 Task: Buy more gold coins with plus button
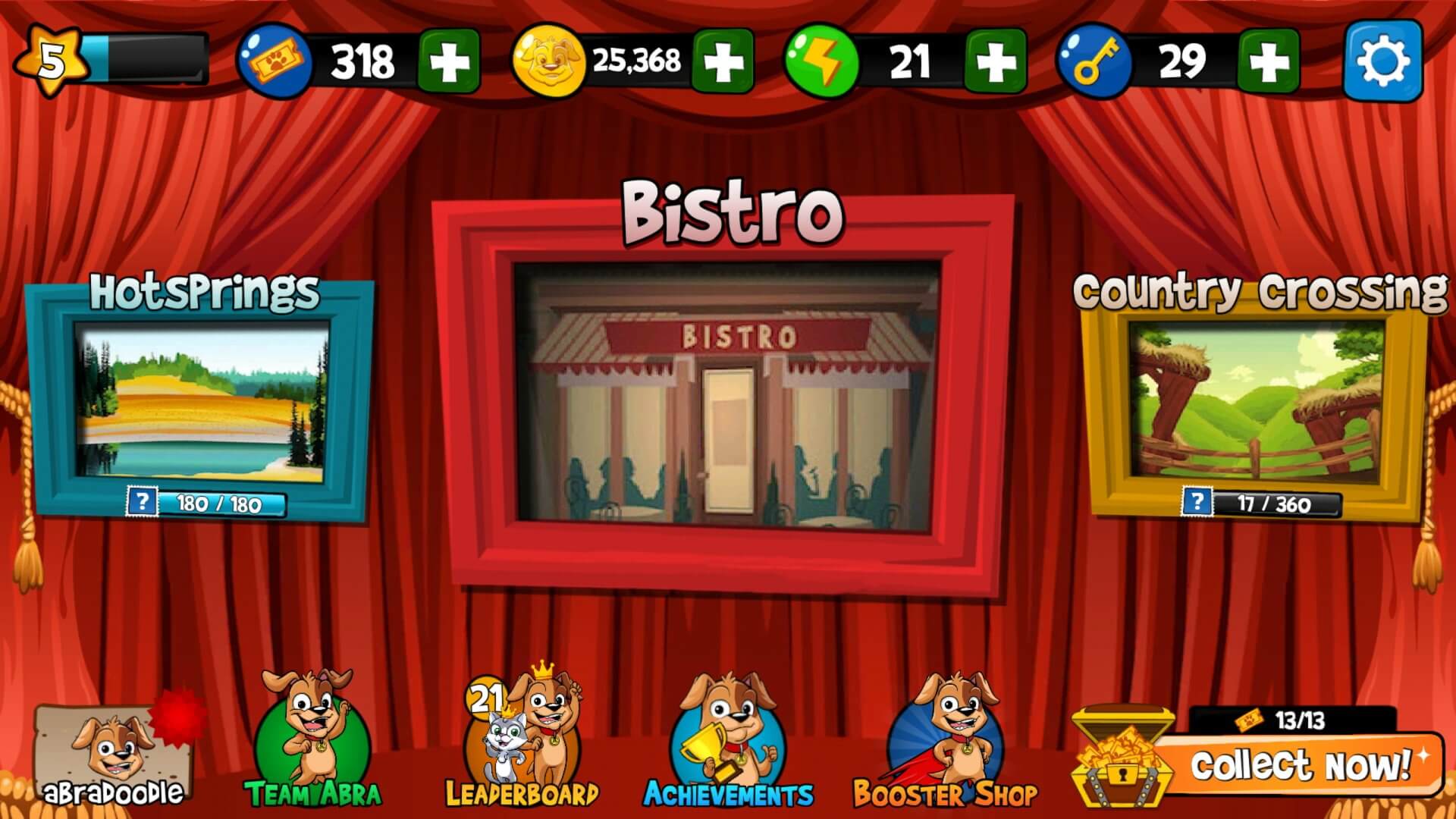click(723, 61)
